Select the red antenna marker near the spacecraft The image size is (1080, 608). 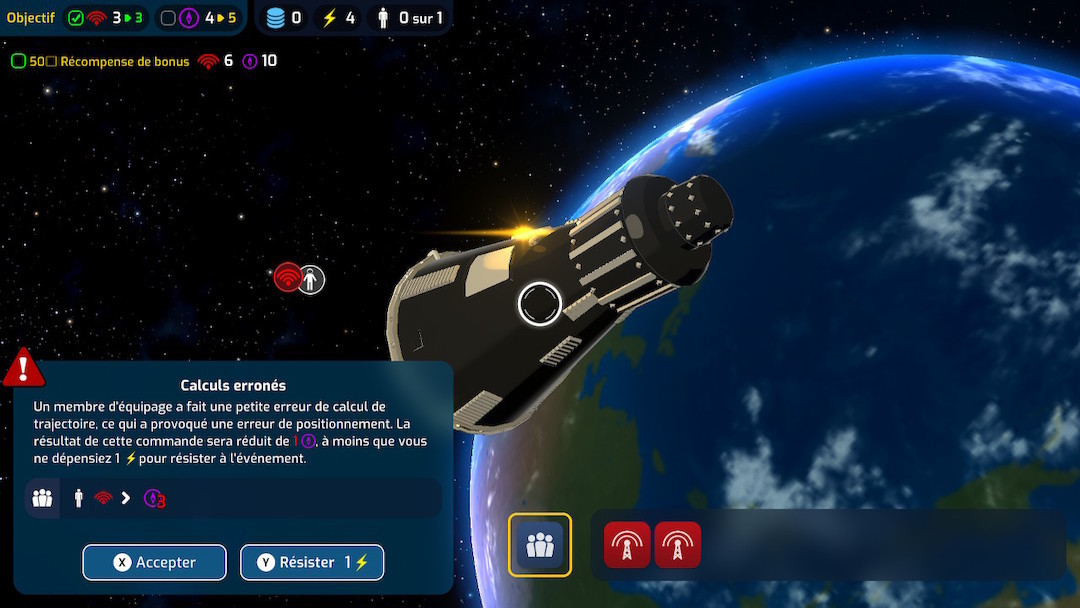tap(288, 278)
